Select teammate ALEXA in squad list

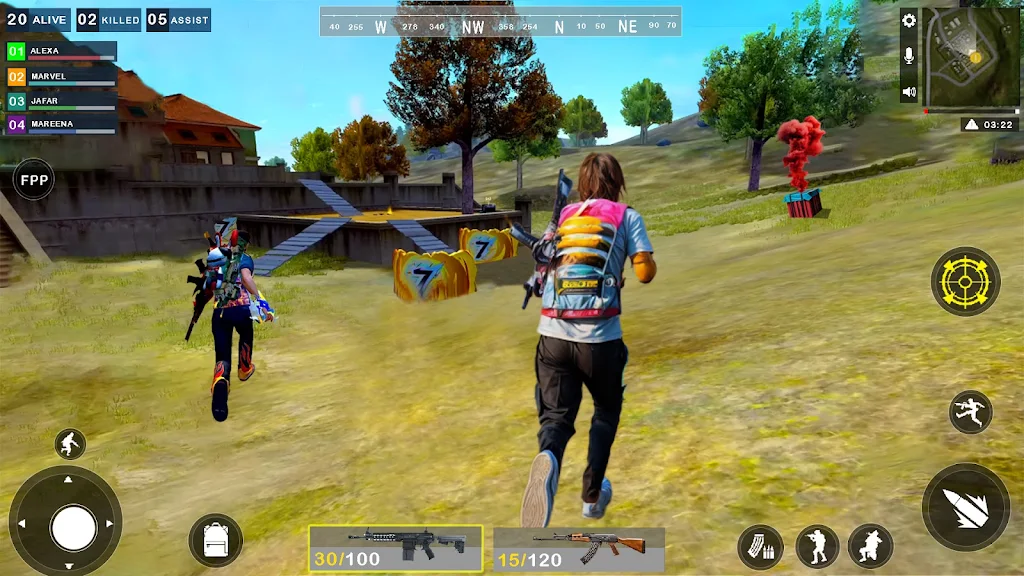[62, 51]
